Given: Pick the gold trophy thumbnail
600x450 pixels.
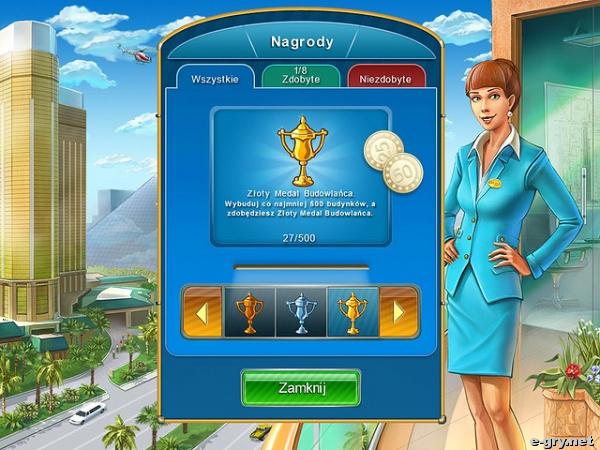Looking at the screenshot, I should 352,311.
